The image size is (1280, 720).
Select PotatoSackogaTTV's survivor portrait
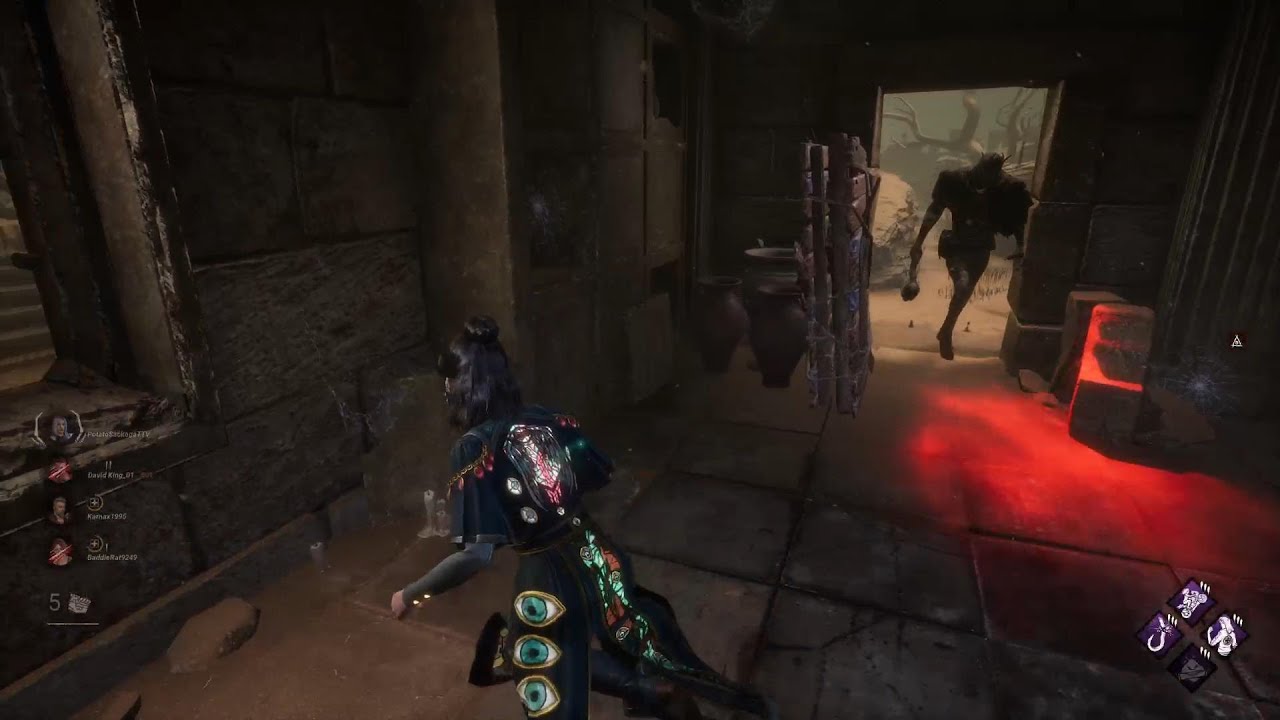pyautogui.click(x=60, y=428)
